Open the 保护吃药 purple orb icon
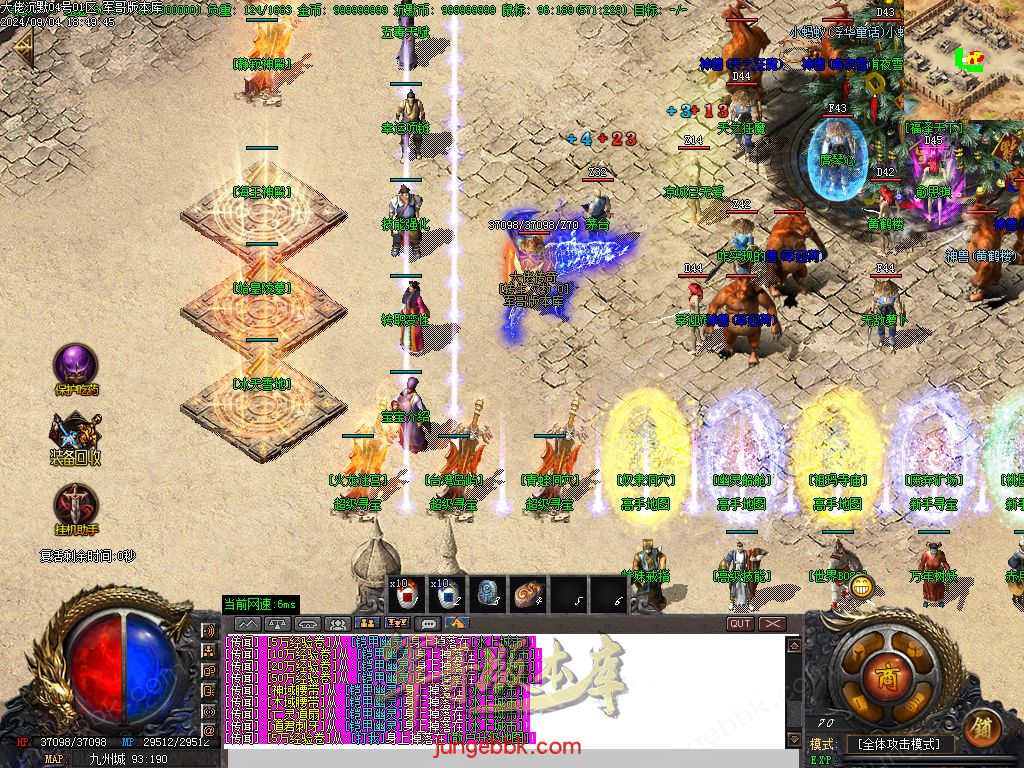 click(x=75, y=365)
